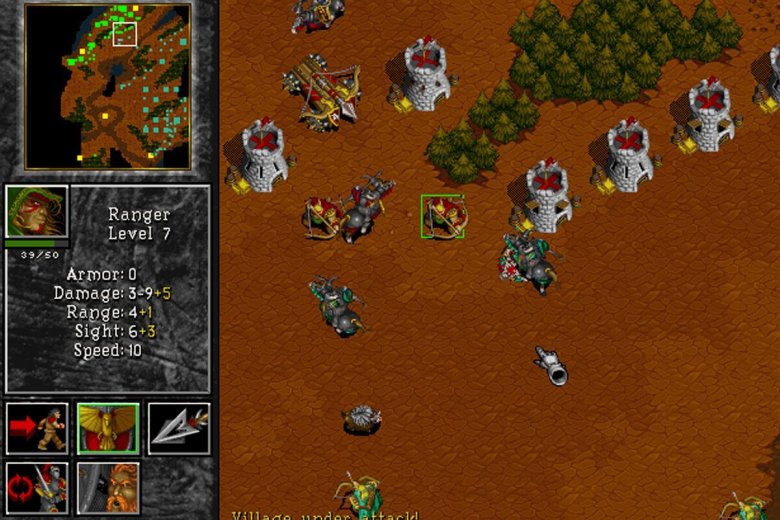This screenshot has height=520, width=780.
Task: Click the minimap in the corner
Action: 107,86
